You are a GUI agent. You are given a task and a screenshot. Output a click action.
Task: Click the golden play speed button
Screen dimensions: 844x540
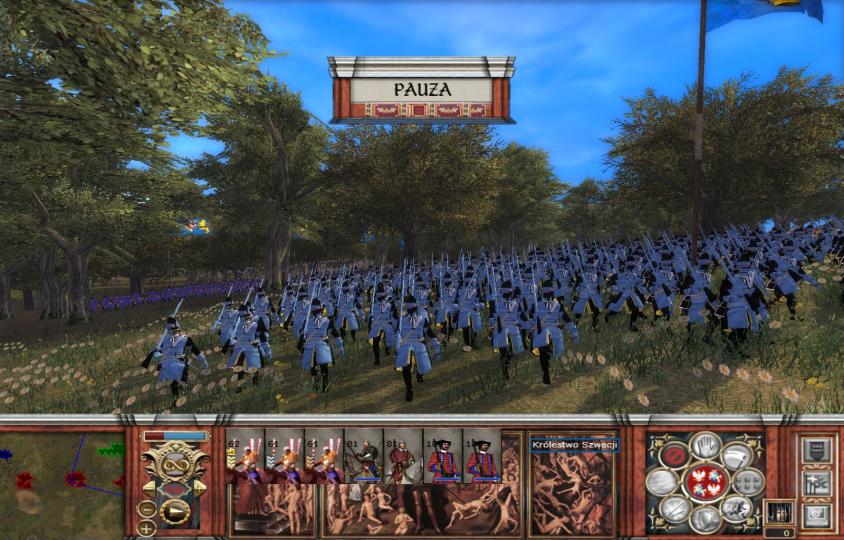click(175, 513)
